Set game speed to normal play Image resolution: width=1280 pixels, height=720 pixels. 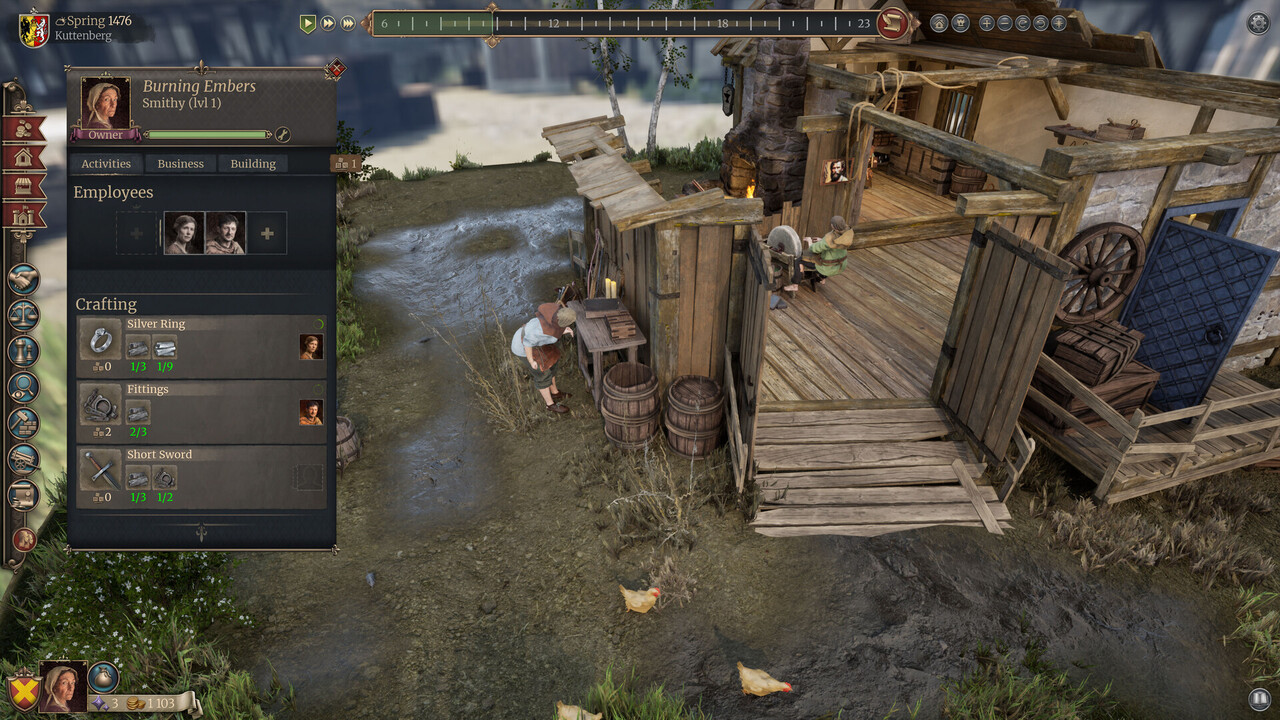click(308, 23)
